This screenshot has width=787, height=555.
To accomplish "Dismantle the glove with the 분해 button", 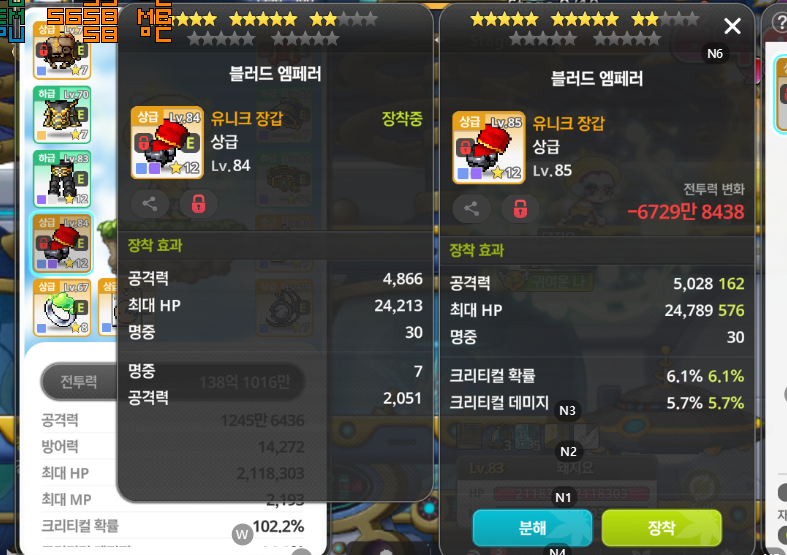I will 532,527.
